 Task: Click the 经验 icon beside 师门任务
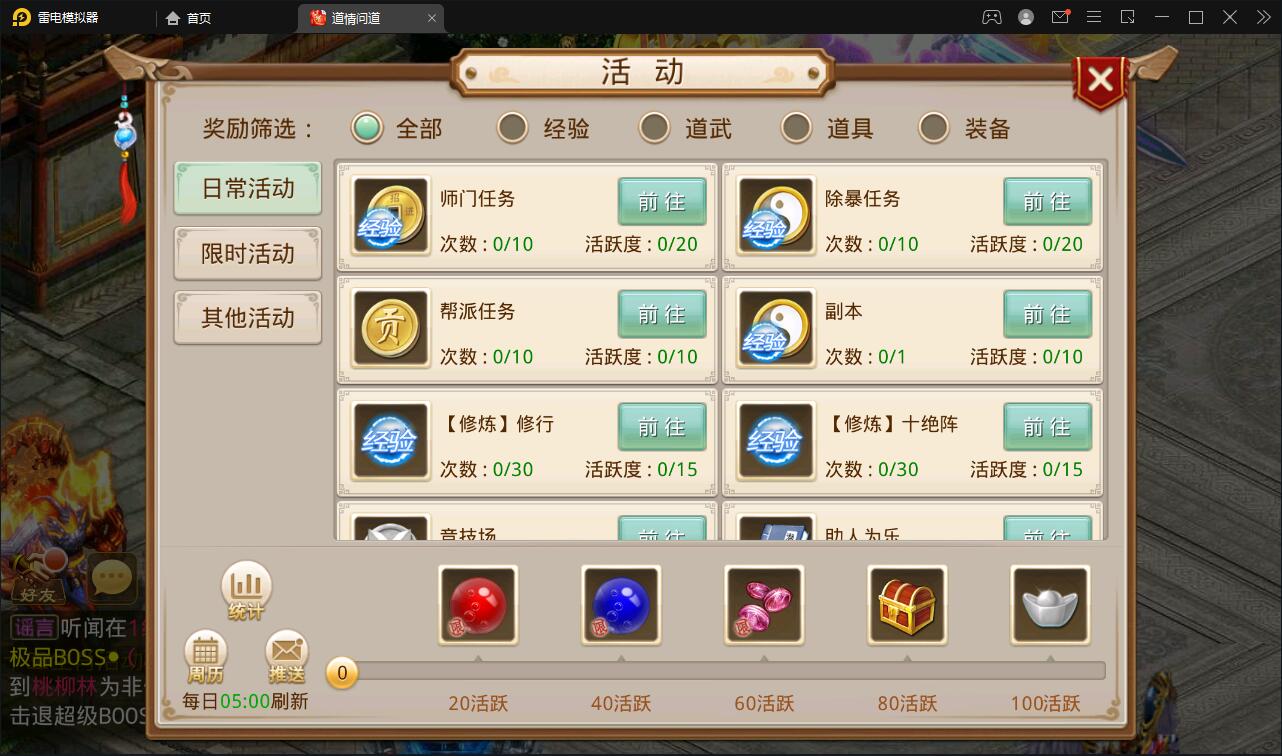[390, 216]
